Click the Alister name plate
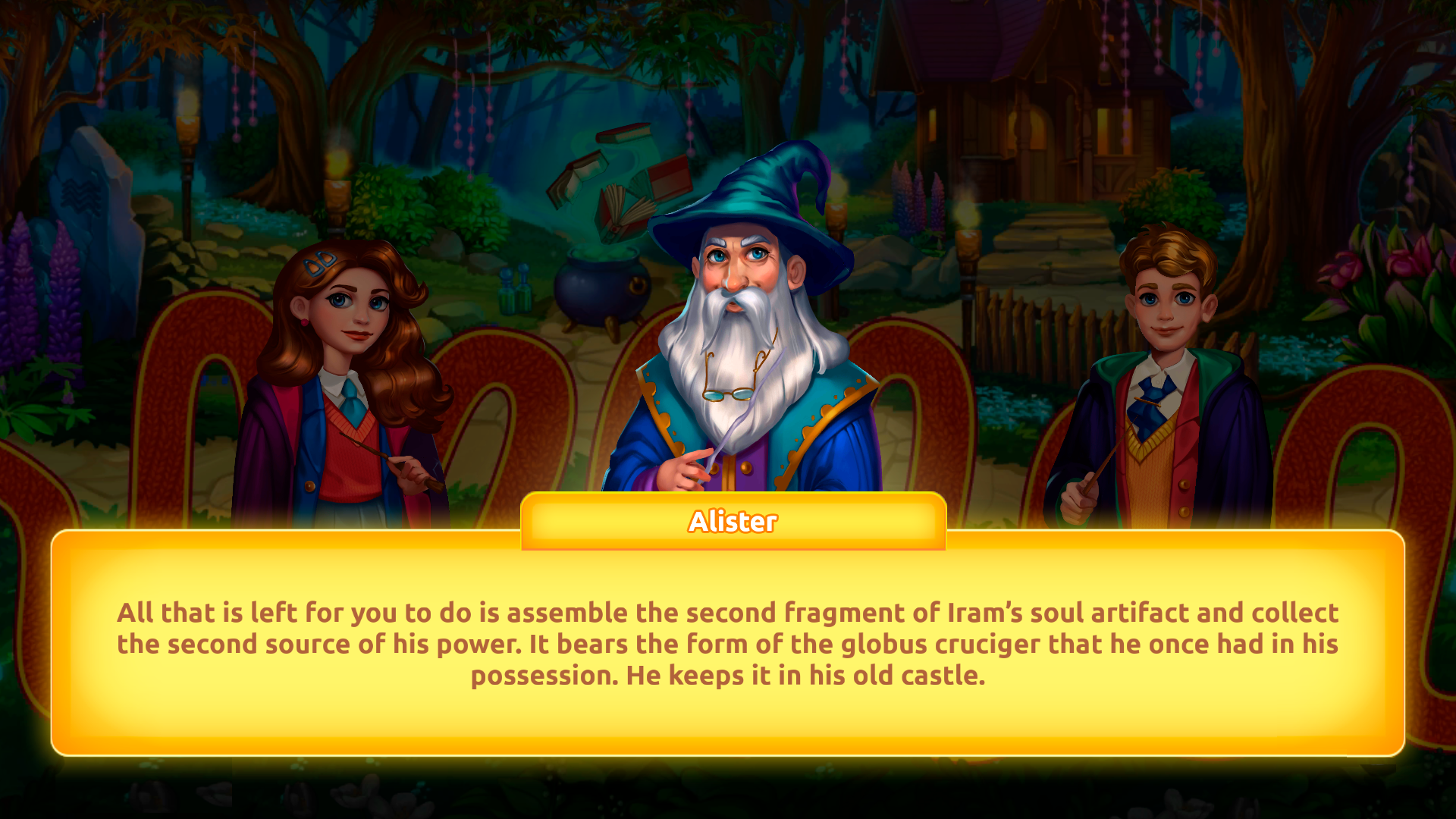Image resolution: width=1456 pixels, height=819 pixels. [x=732, y=521]
